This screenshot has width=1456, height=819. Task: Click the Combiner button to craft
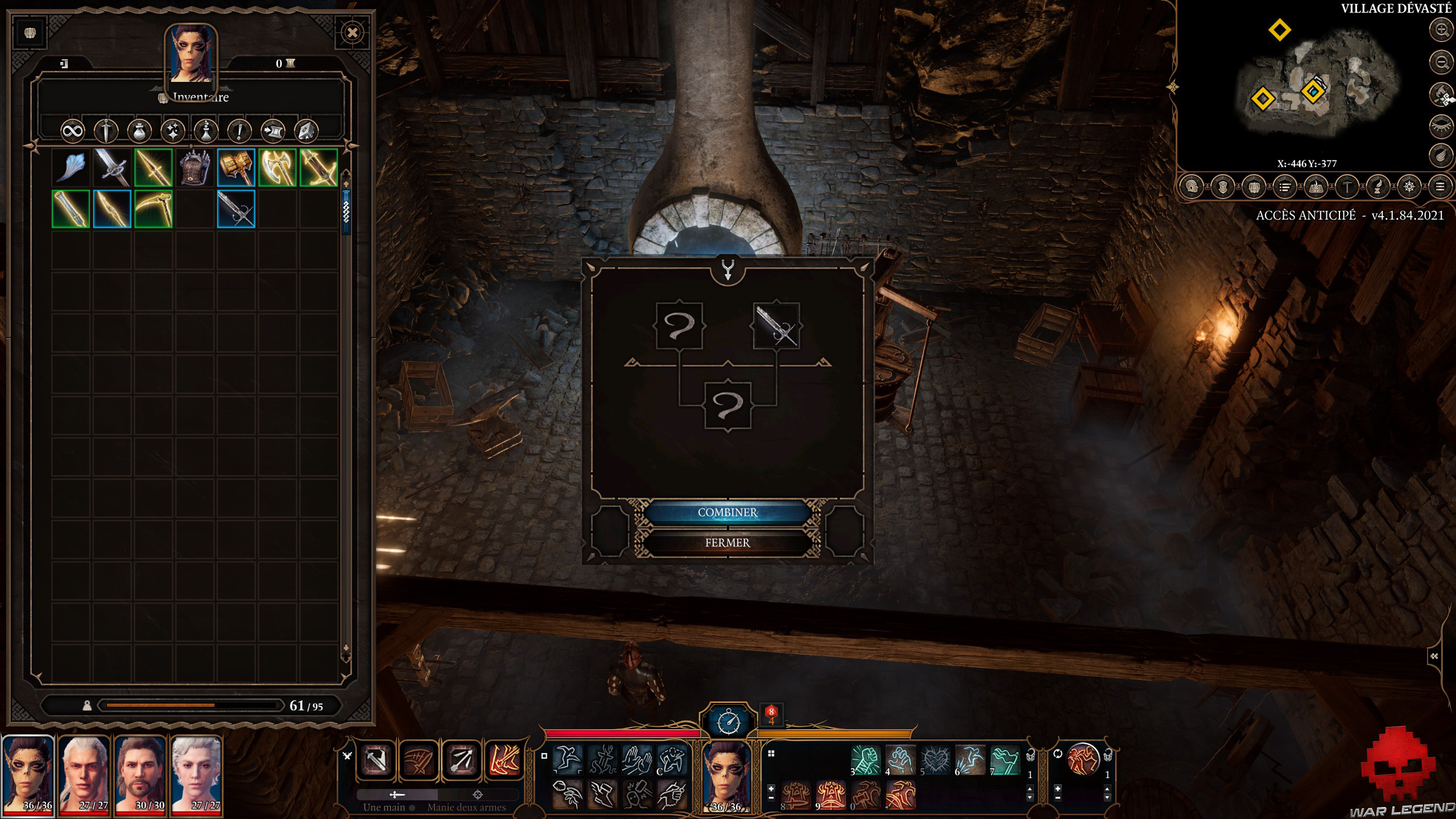click(730, 512)
